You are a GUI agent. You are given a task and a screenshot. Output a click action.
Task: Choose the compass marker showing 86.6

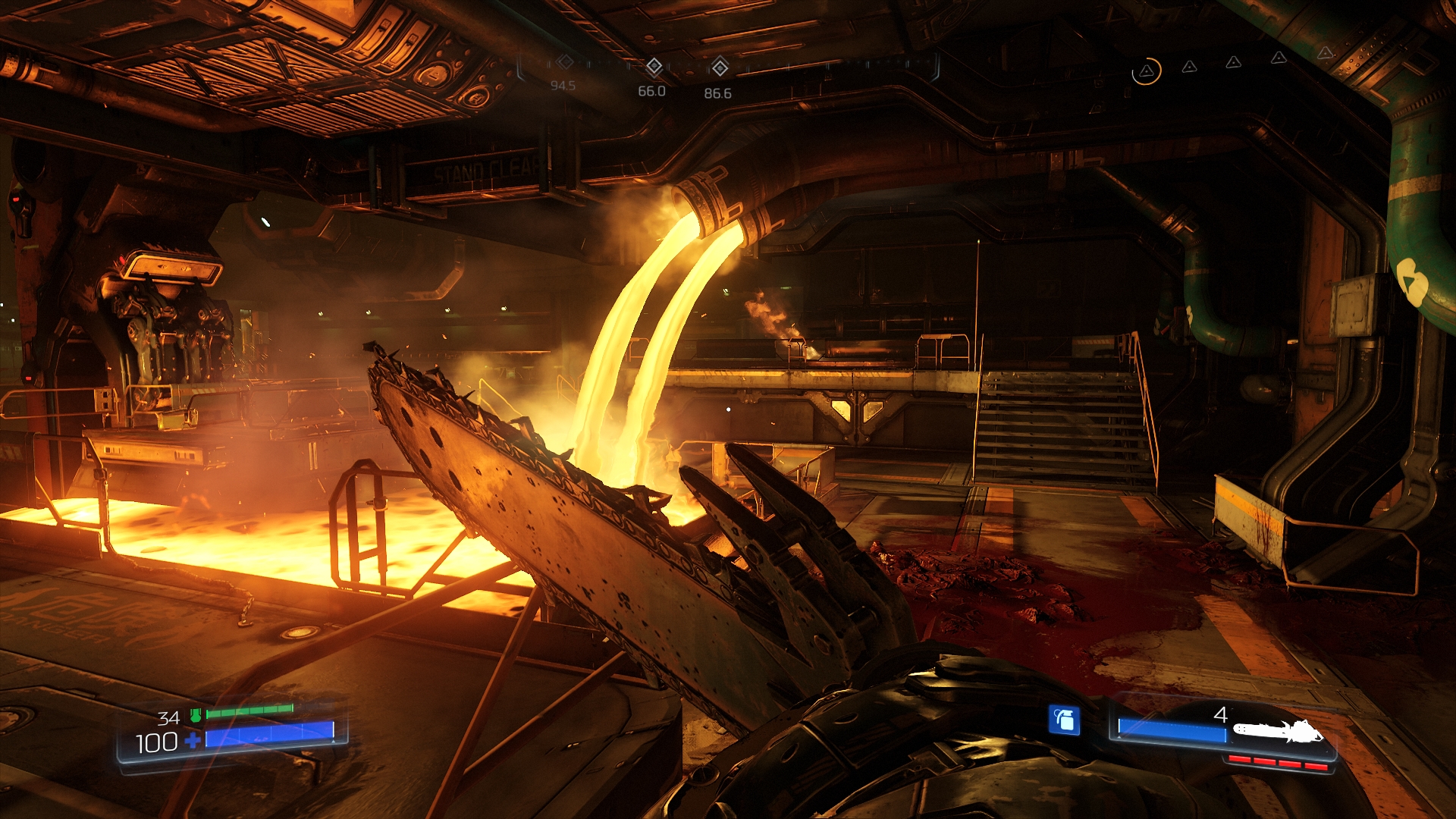tap(719, 68)
